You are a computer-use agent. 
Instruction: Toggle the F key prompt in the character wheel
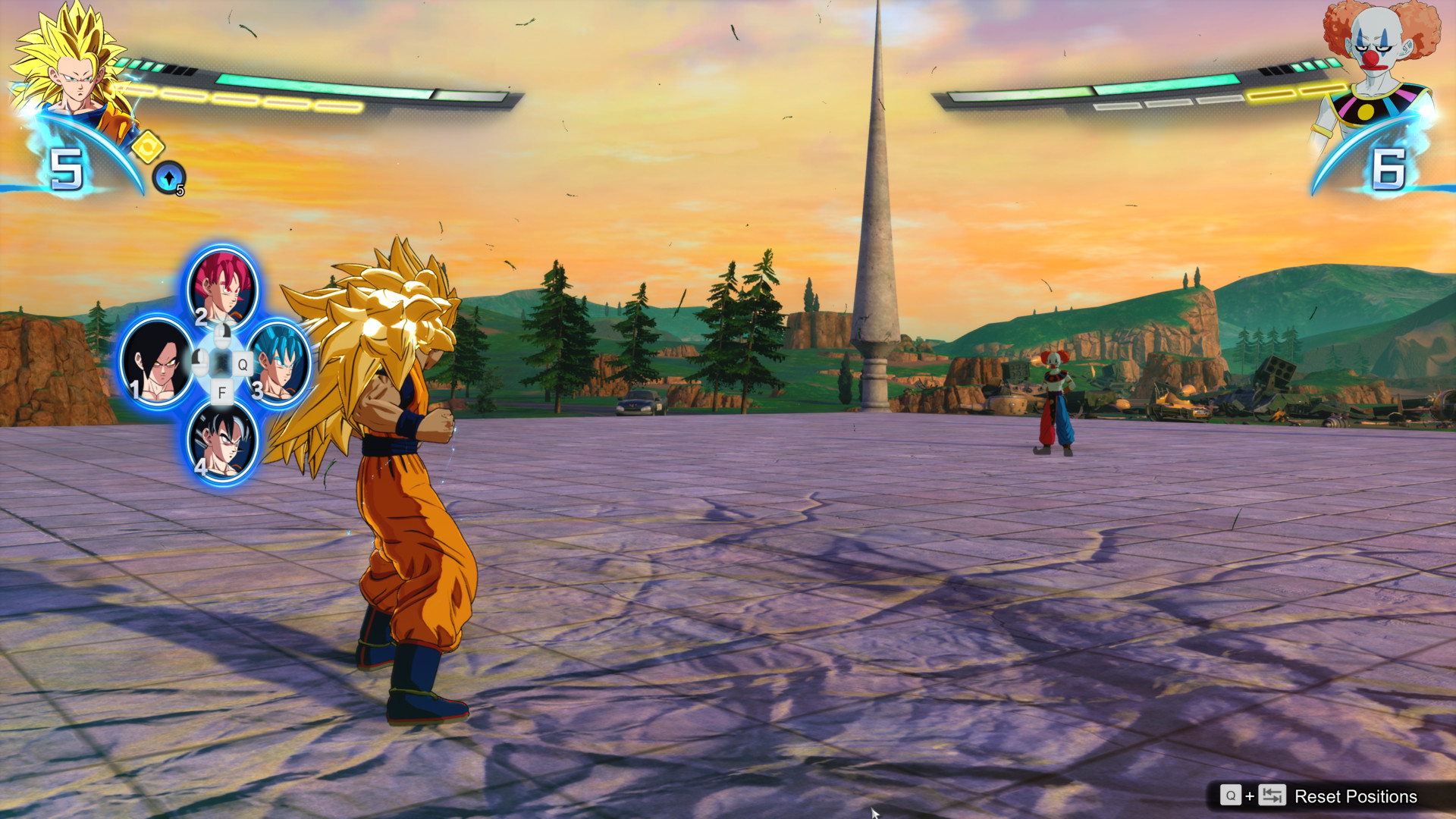coord(222,393)
